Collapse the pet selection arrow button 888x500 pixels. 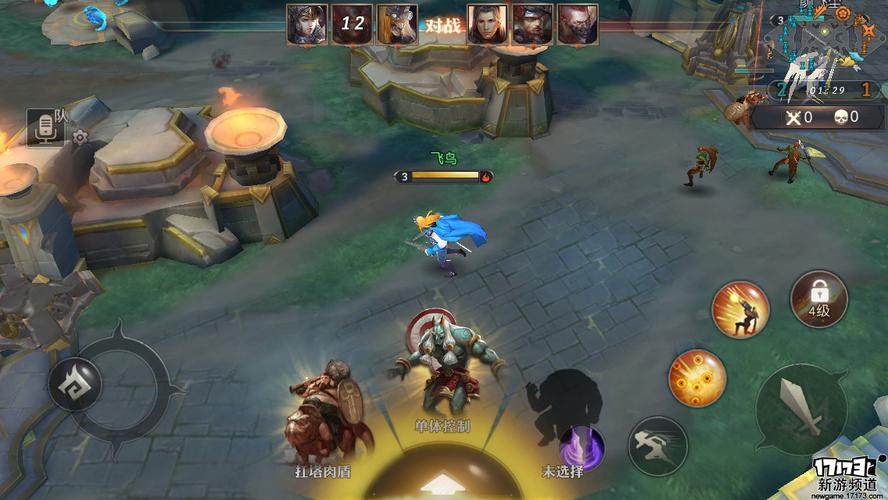pyautogui.click(x=441, y=484)
